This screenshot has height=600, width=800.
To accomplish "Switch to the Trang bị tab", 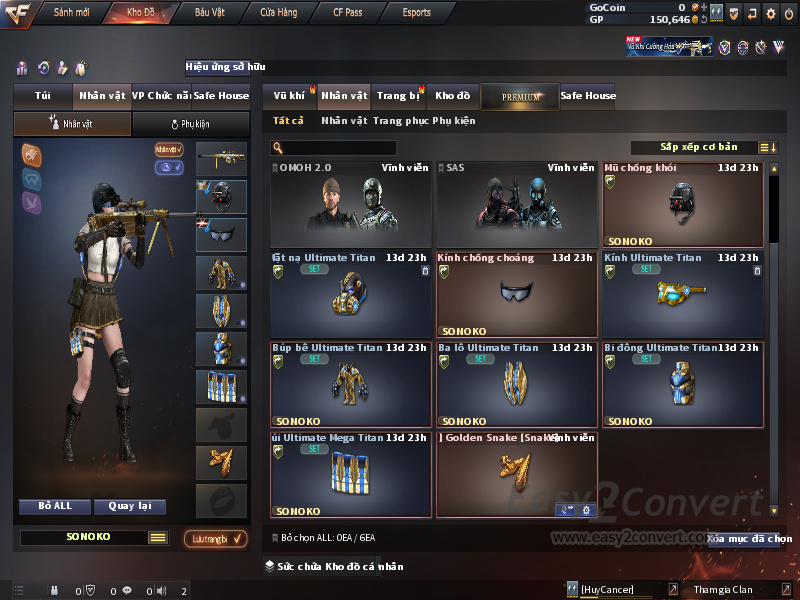I will [x=398, y=96].
